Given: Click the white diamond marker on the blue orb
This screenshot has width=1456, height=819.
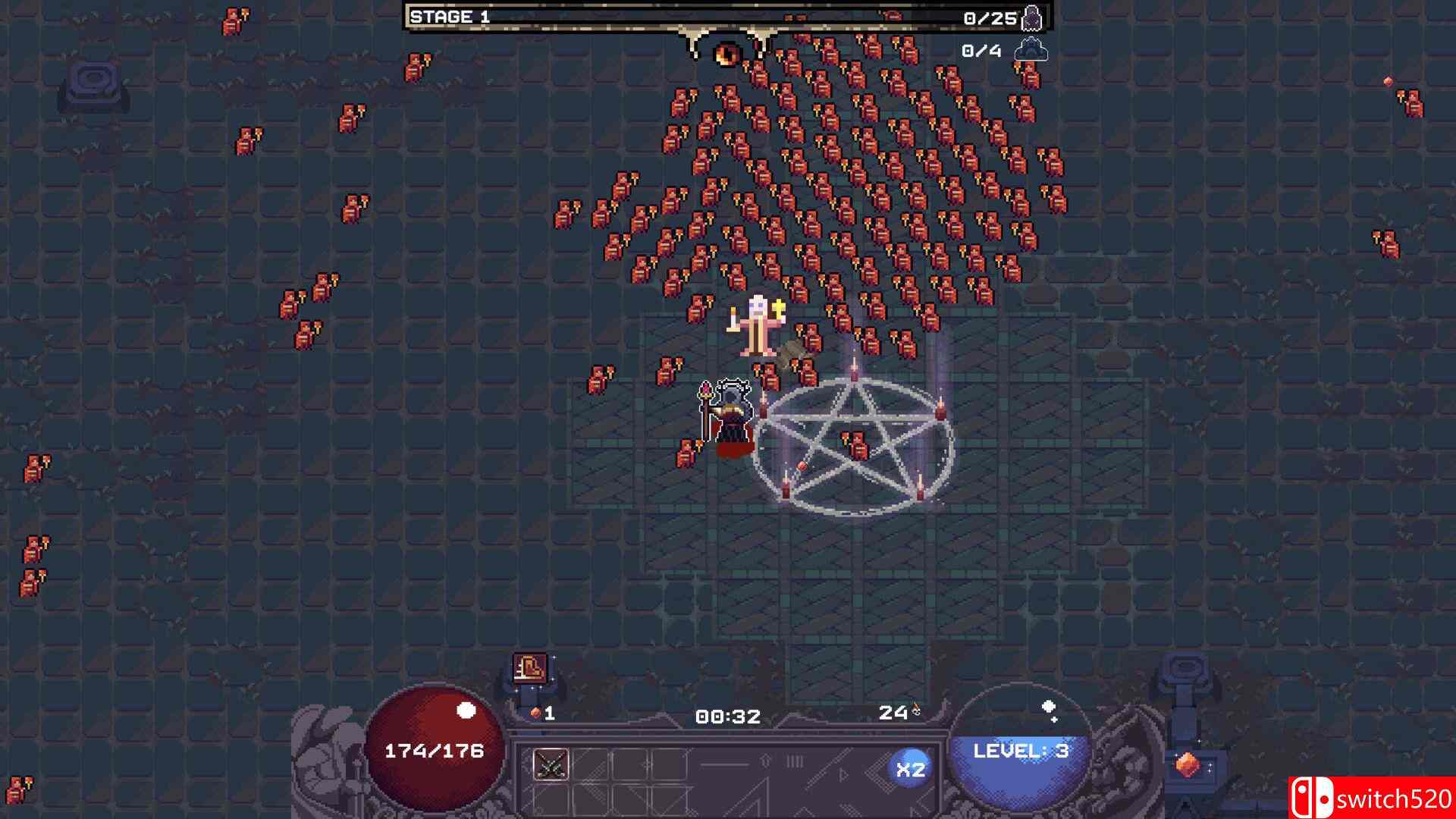Looking at the screenshot, I should pyautogui.click(x=1050, y=707).
